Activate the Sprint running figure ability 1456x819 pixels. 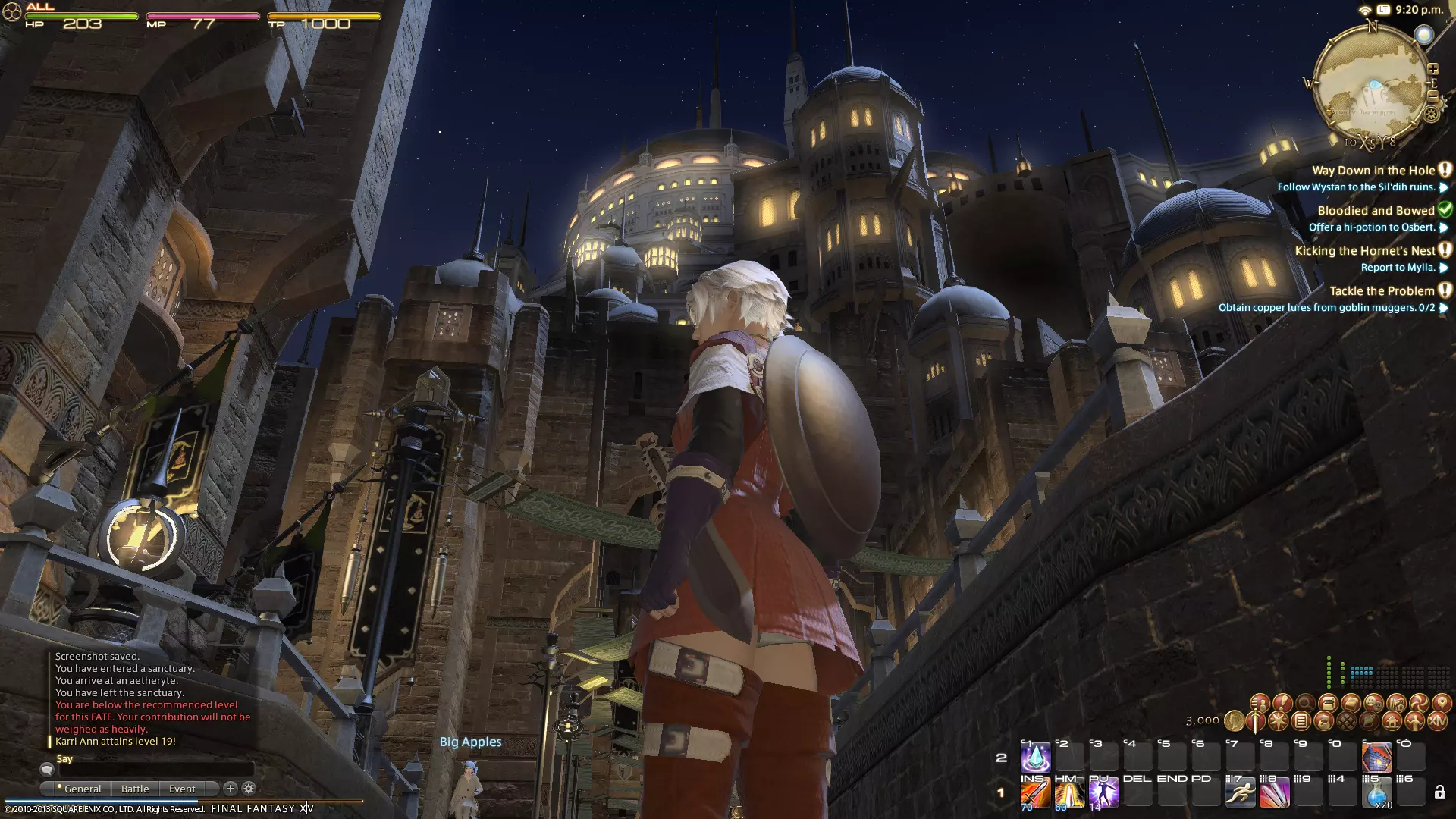1240,794
